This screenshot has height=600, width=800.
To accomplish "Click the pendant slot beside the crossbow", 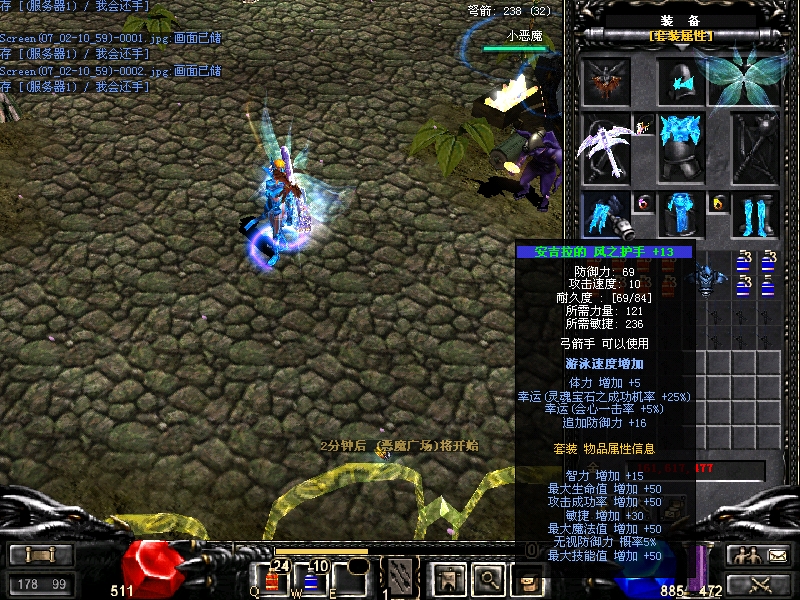I will tap(643, 126).
